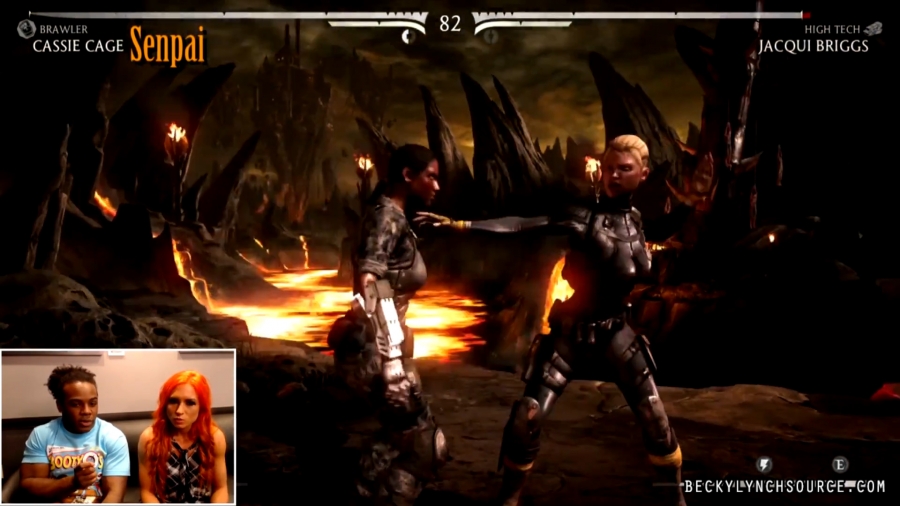Click Jacqui Briggs' High Tech variation icon

point(873,29)
